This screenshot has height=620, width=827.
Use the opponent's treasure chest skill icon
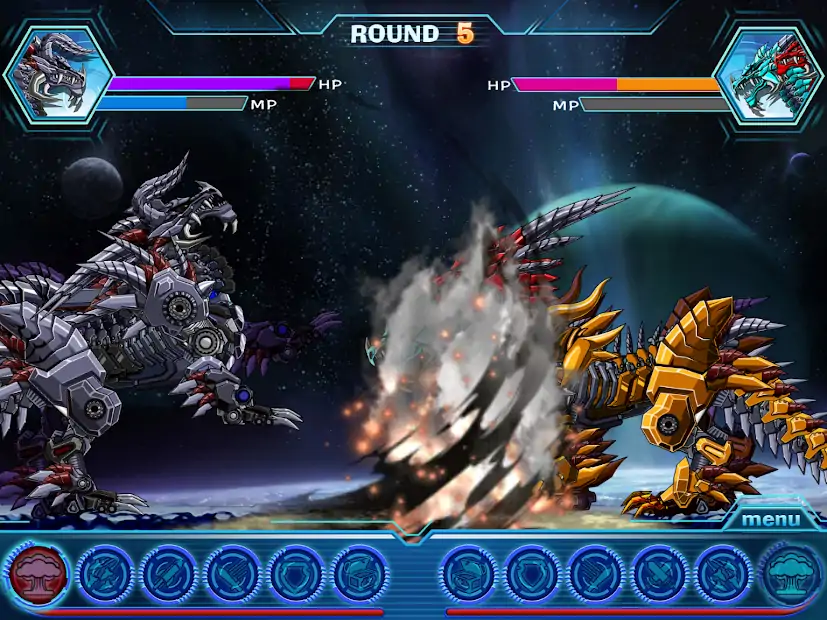[x=469, y=575]
